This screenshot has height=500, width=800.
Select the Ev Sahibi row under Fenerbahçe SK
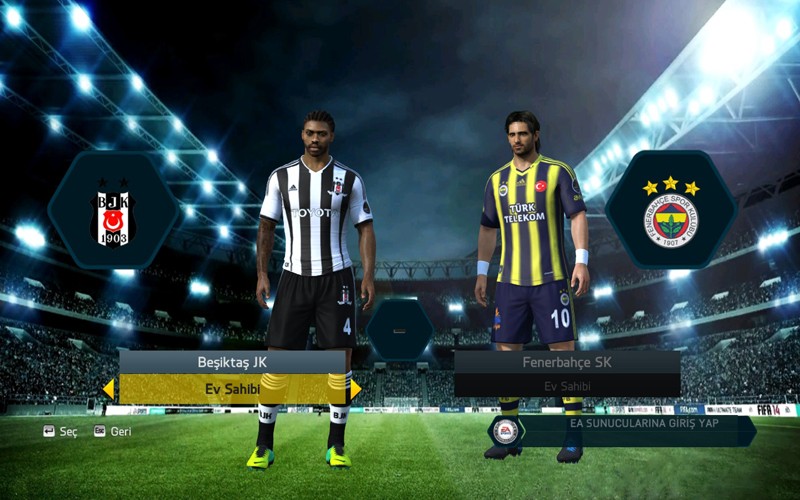coord(567,386)
